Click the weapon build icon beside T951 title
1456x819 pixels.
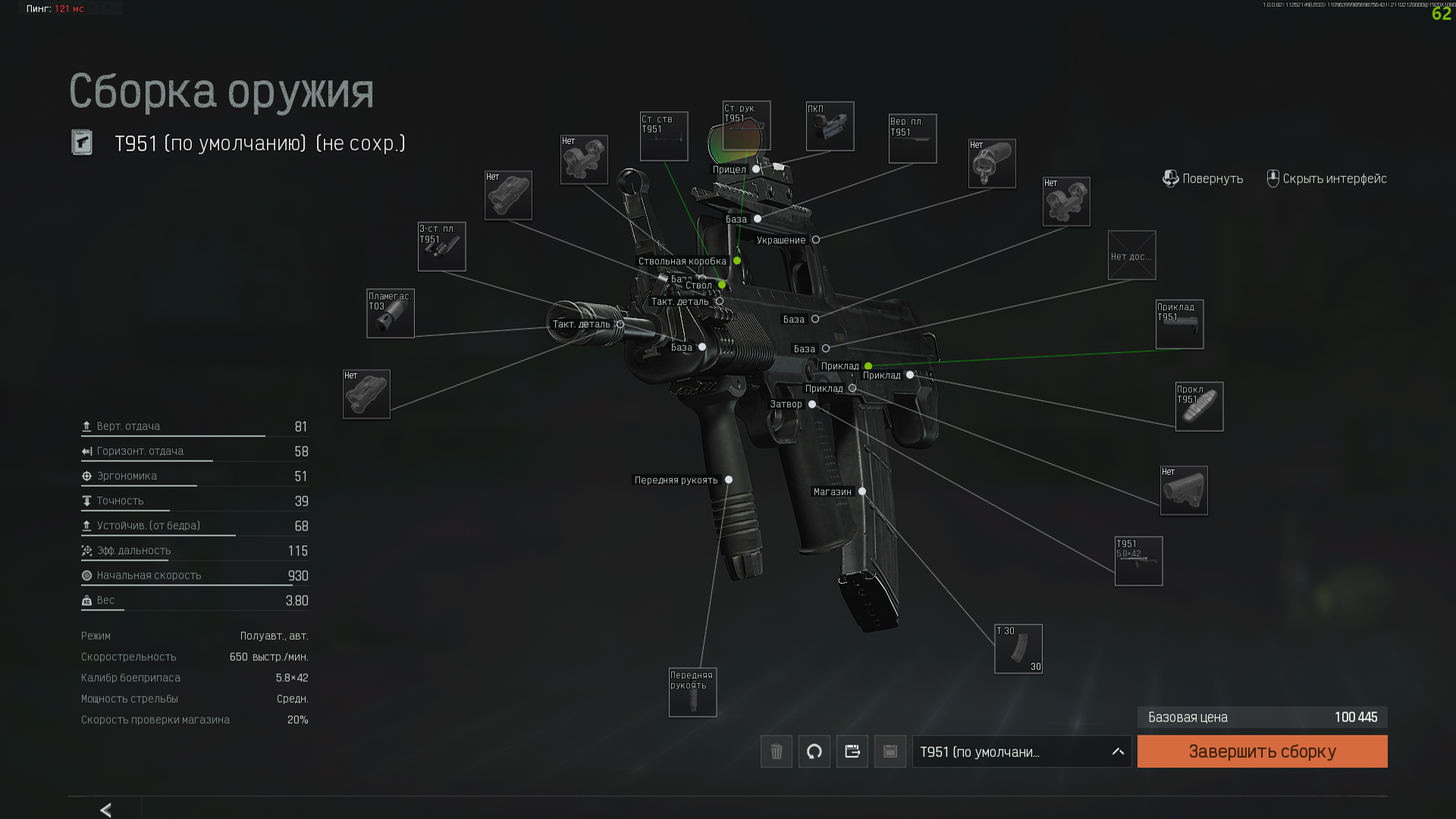[x=82, y=143]
